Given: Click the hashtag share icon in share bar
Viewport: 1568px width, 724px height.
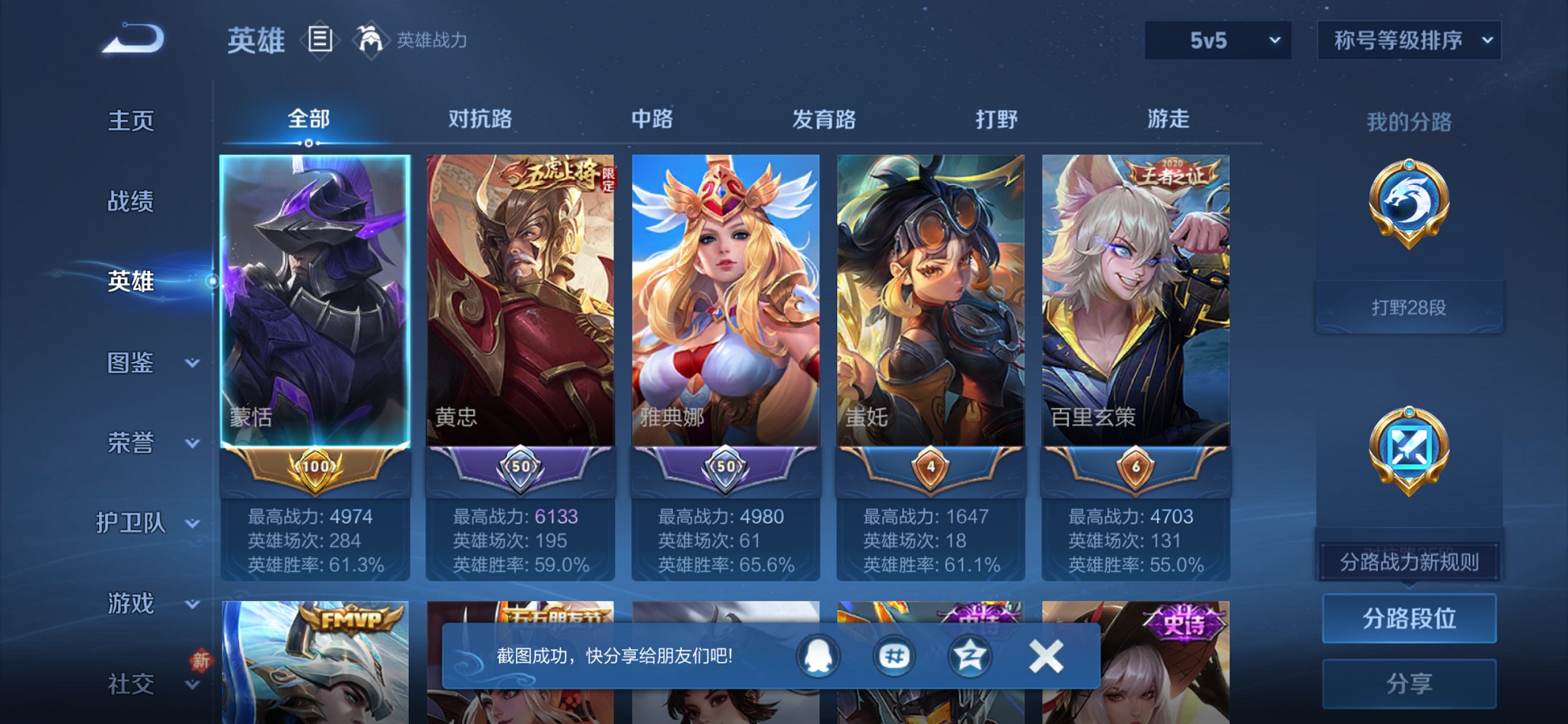Looking at the screenshot, I should pos(895,656).
